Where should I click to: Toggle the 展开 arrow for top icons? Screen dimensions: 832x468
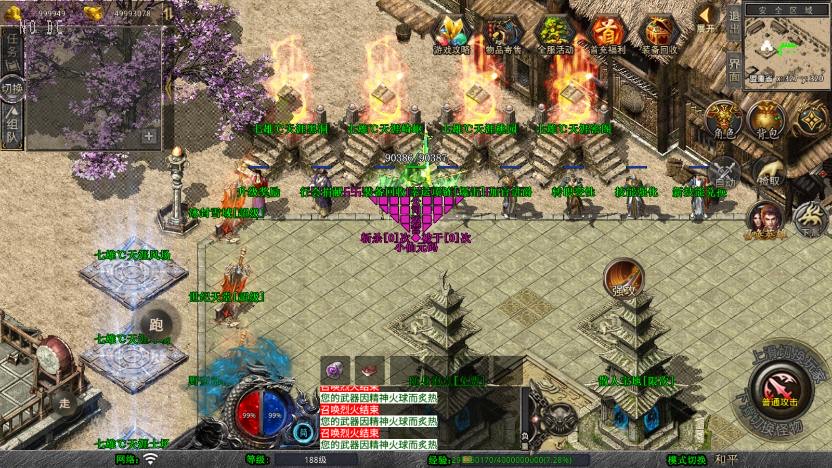click(707, 17)
